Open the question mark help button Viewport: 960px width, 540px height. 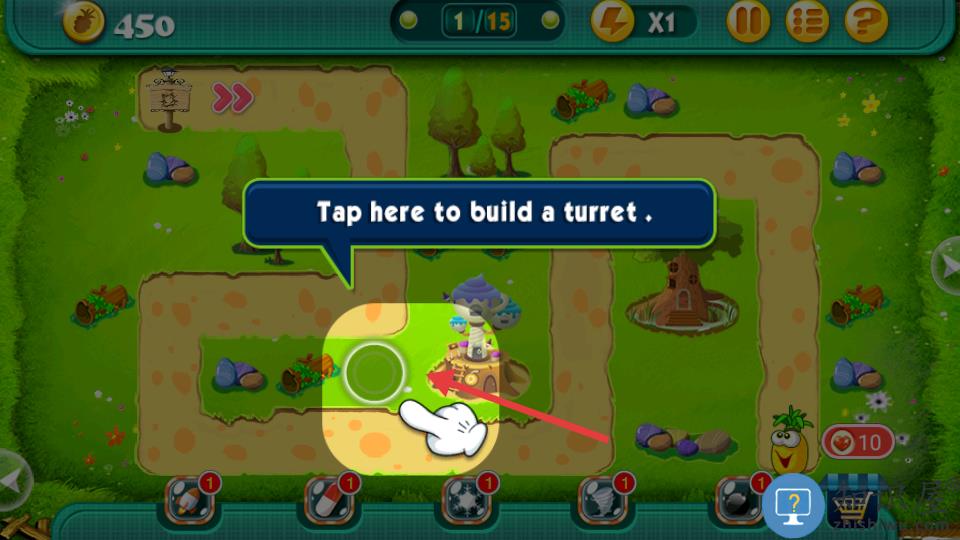[x=866, y=21]
